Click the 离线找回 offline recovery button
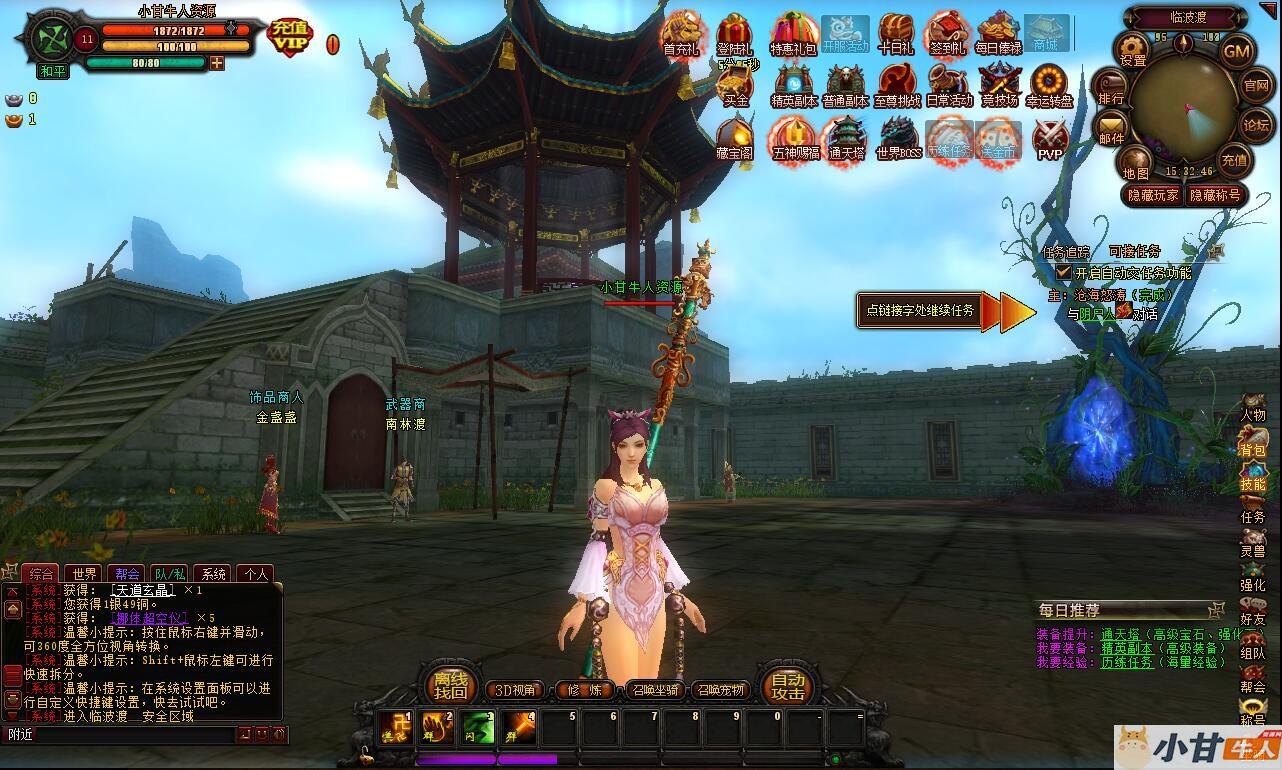 [x=450, y=685]
